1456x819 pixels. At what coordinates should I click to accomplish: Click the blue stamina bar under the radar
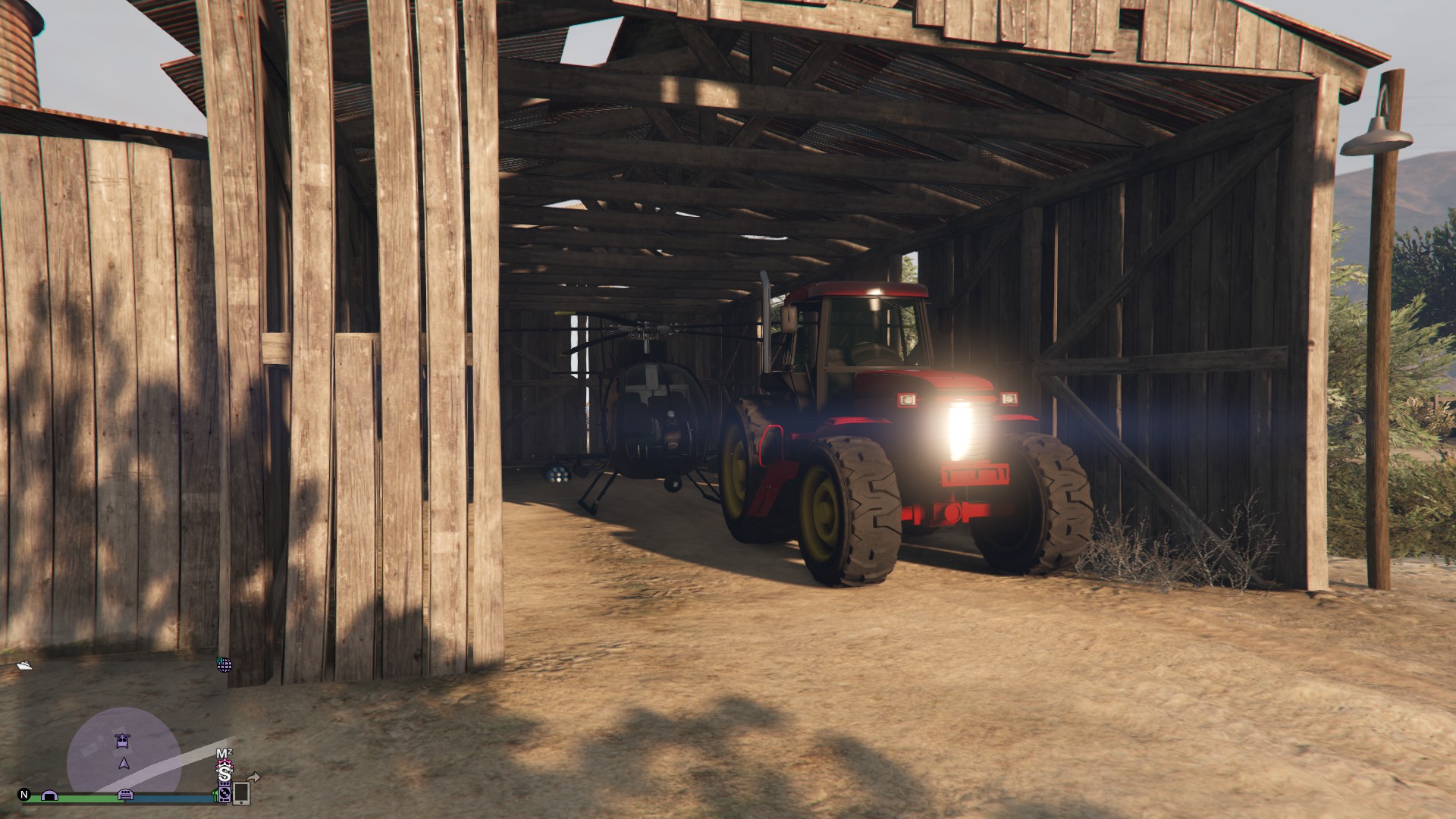[170, 798]
